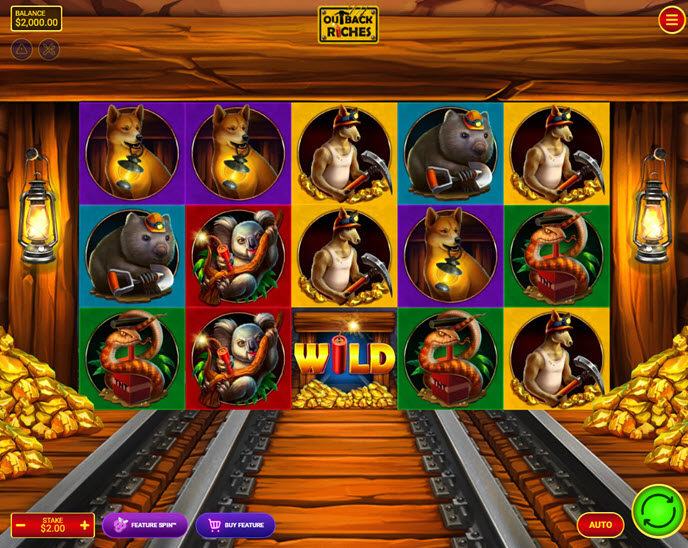Open the Buy Feature shop
688x548 pixels.
[235, 525]
